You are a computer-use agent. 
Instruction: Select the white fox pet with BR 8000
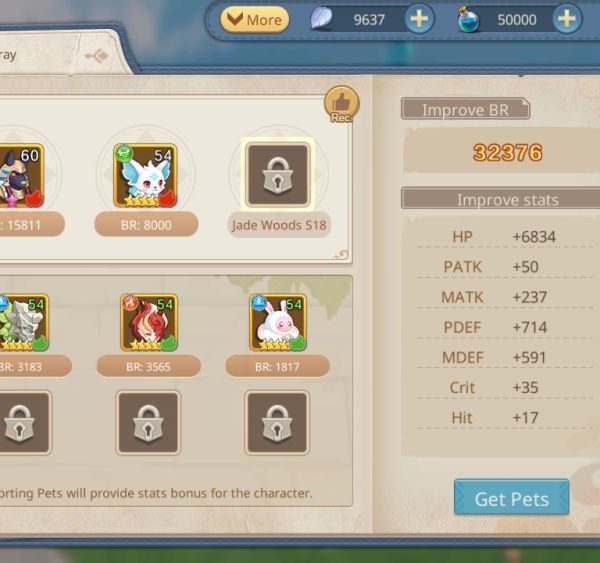tap(148, 177)
